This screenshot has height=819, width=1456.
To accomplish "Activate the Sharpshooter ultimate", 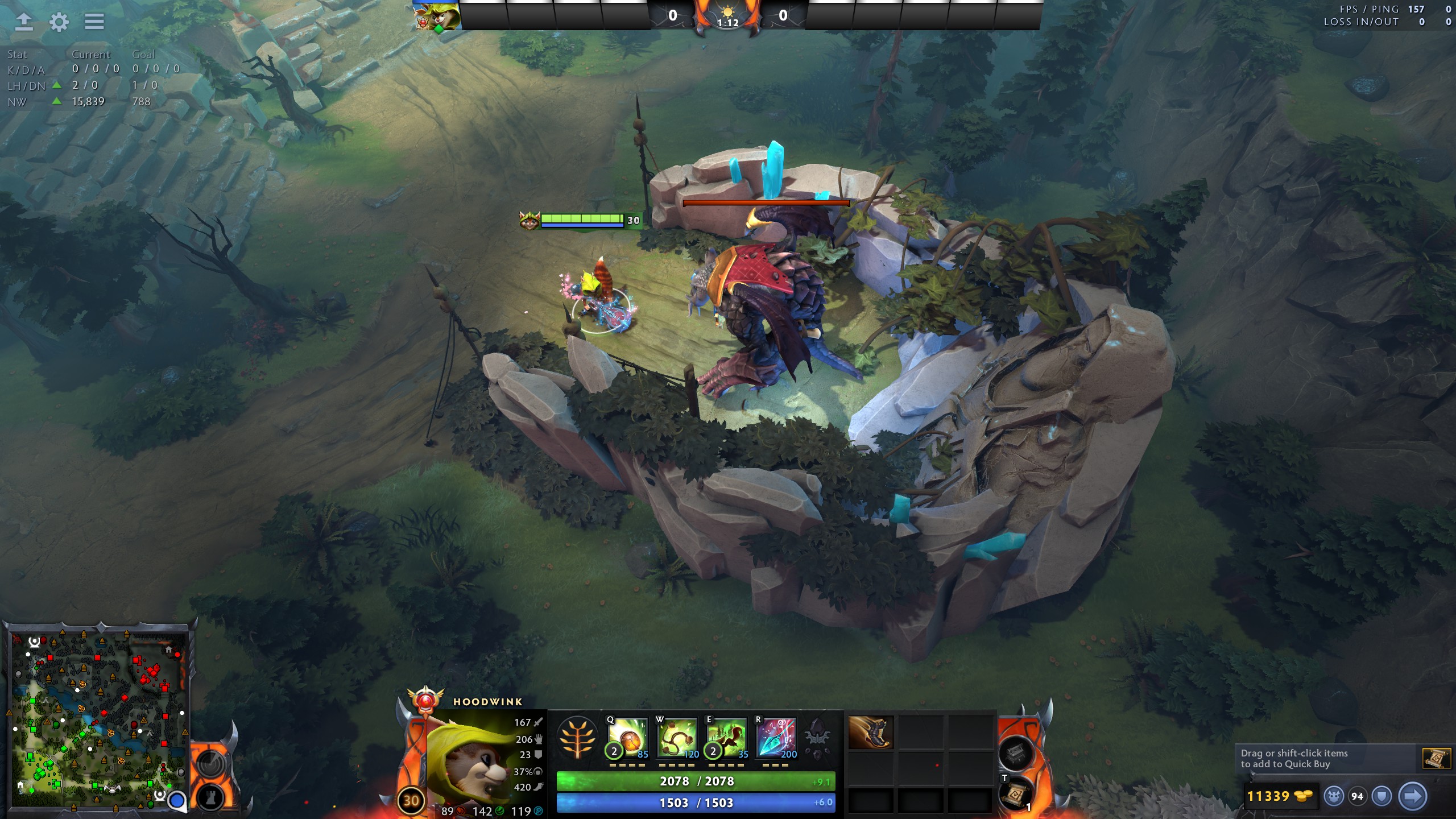I will click(776, 738).
